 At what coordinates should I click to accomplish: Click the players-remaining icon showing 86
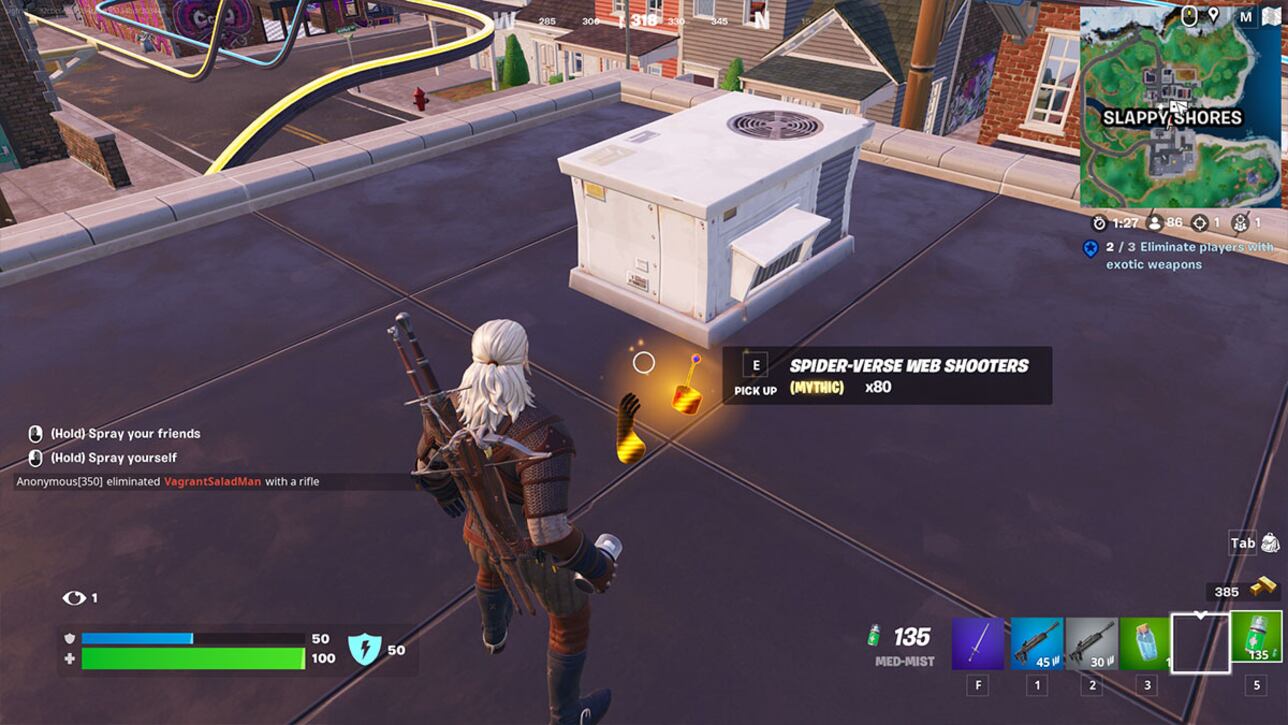point(1153,222)
